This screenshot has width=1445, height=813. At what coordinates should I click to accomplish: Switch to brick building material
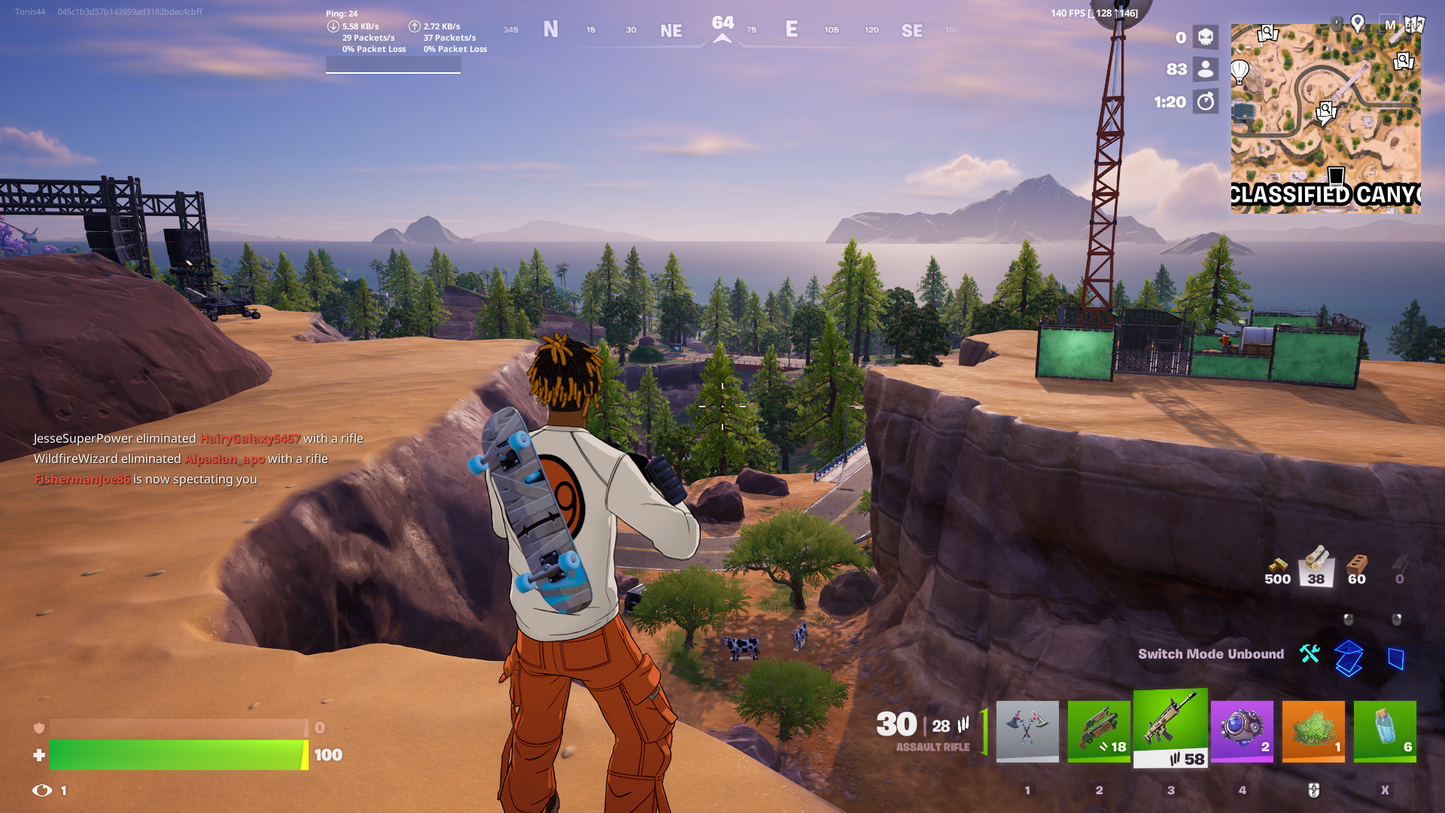pyautogui.click(x=1357, y=565)
